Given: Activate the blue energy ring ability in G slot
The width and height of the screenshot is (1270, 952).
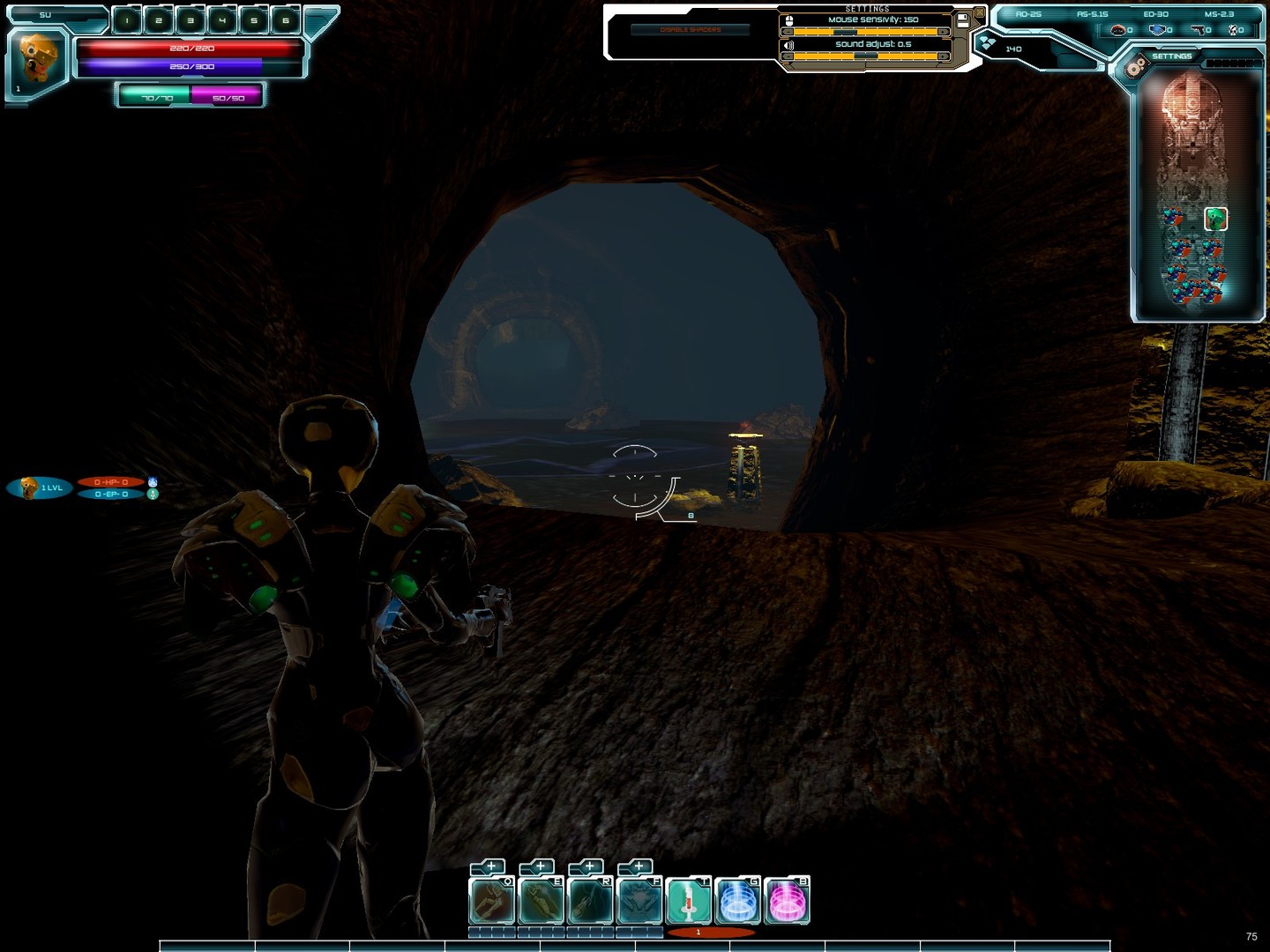Looking at the screenshot, I should (736, 900).
